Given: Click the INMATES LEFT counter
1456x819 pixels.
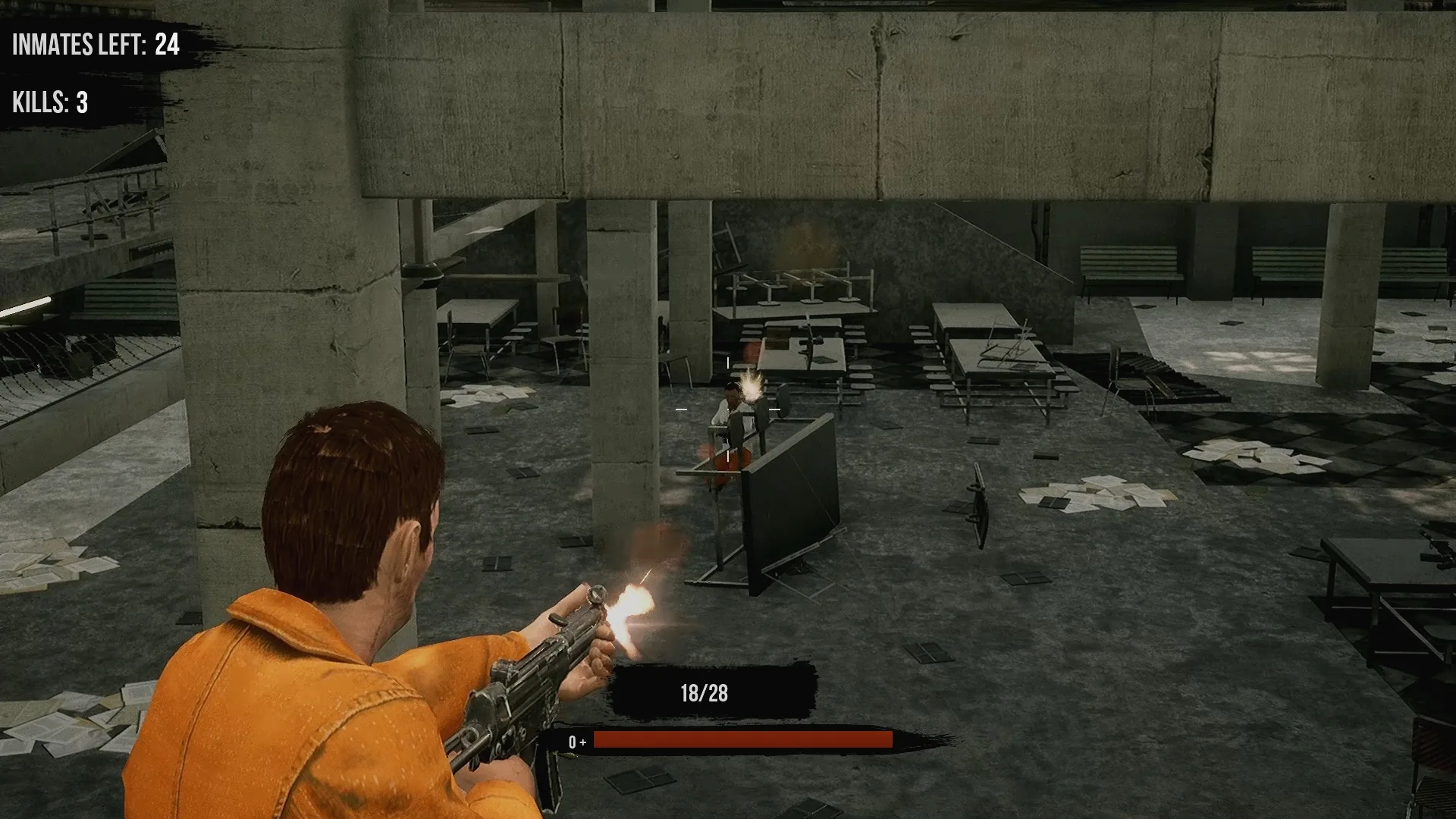Looking at the screenshot, I should click(91, 45).
